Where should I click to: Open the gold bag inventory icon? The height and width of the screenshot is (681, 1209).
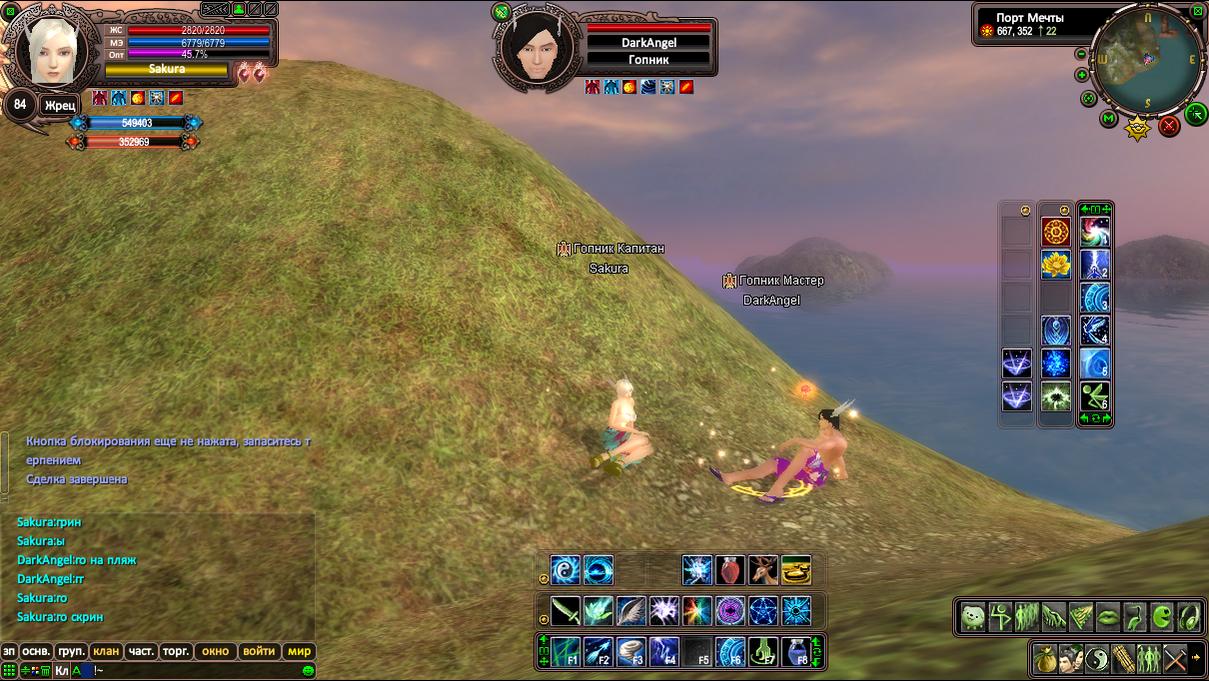(1045, 659)
